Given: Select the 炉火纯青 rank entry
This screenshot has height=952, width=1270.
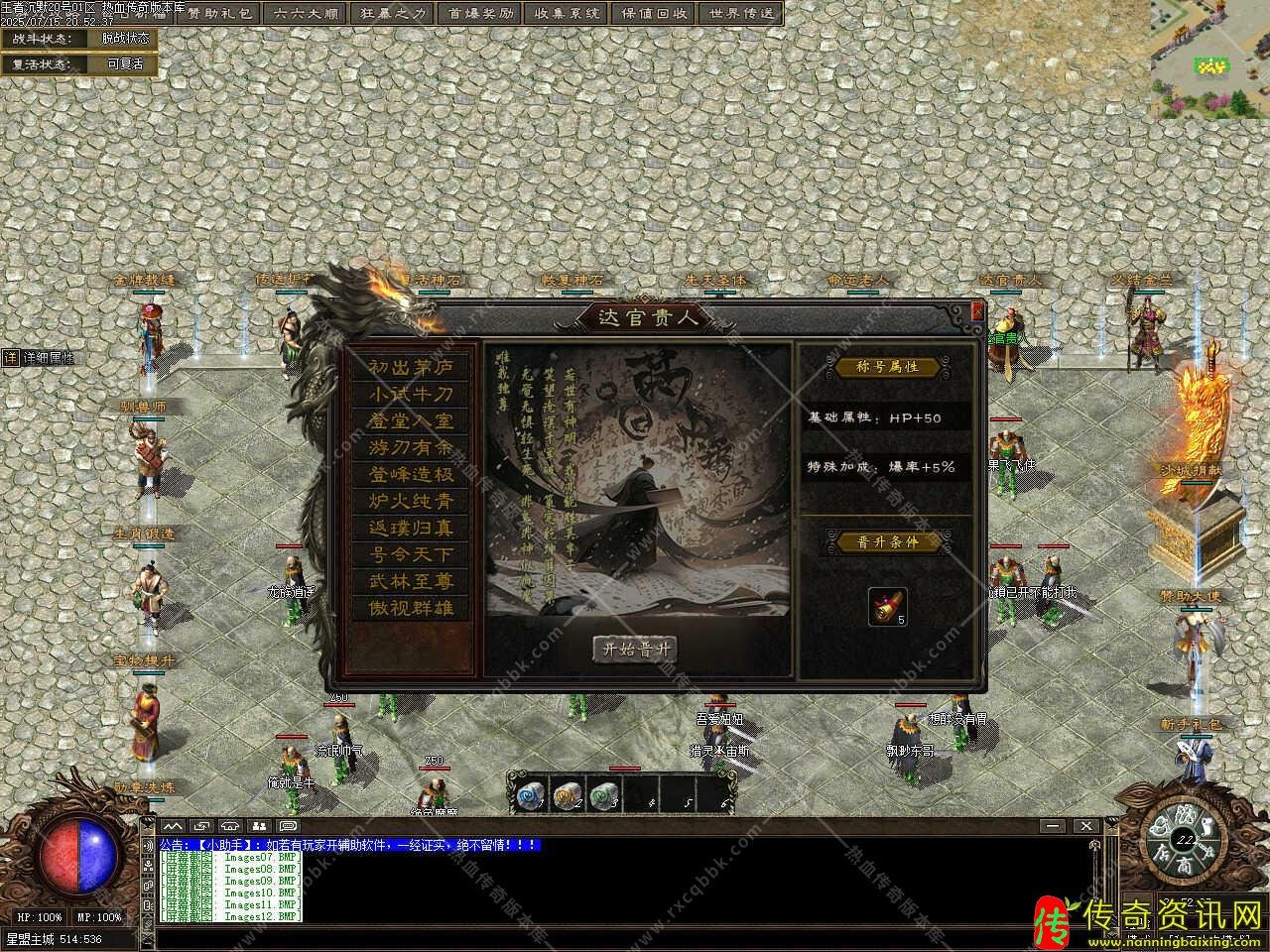Looking at the screenshot, I should 411,501.
